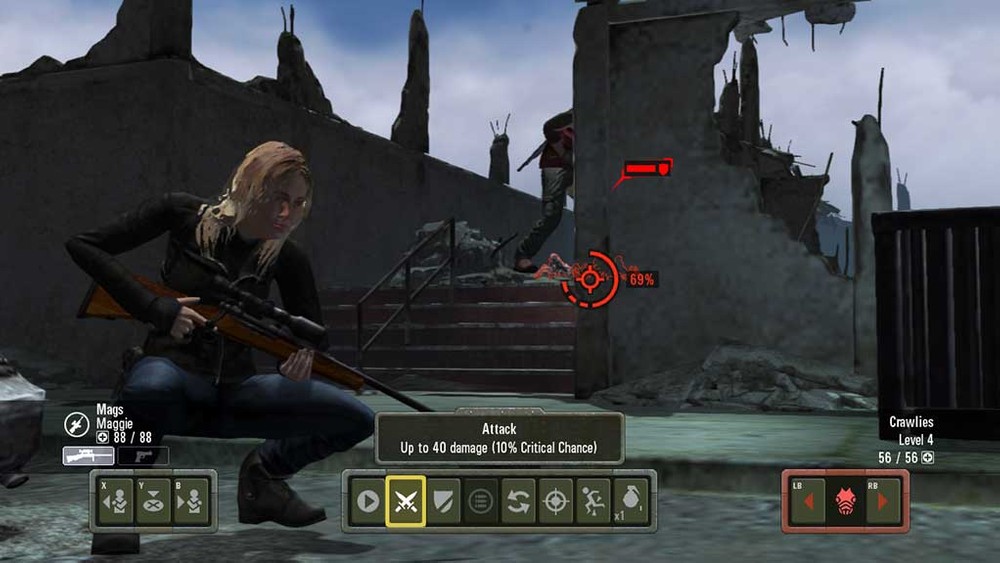Activate the shield defend action

[x=443, y=501]
